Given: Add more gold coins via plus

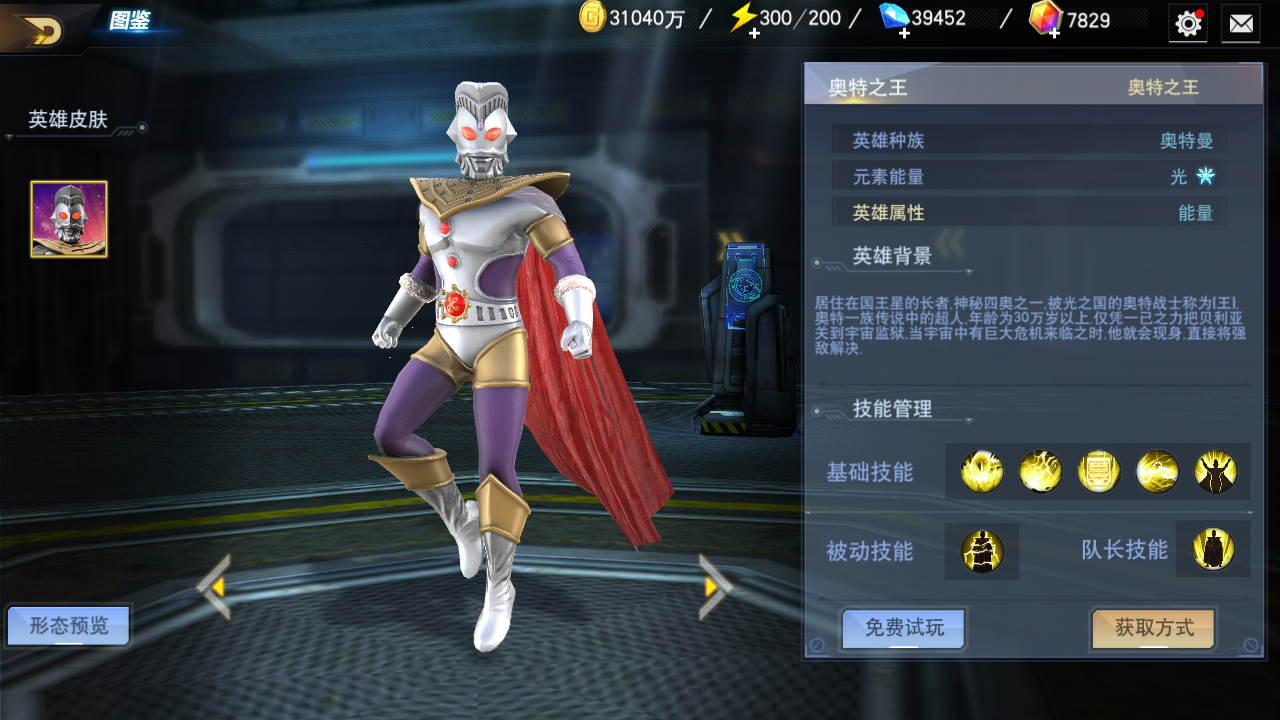Looking at the screenshot, I should (593, 18).
